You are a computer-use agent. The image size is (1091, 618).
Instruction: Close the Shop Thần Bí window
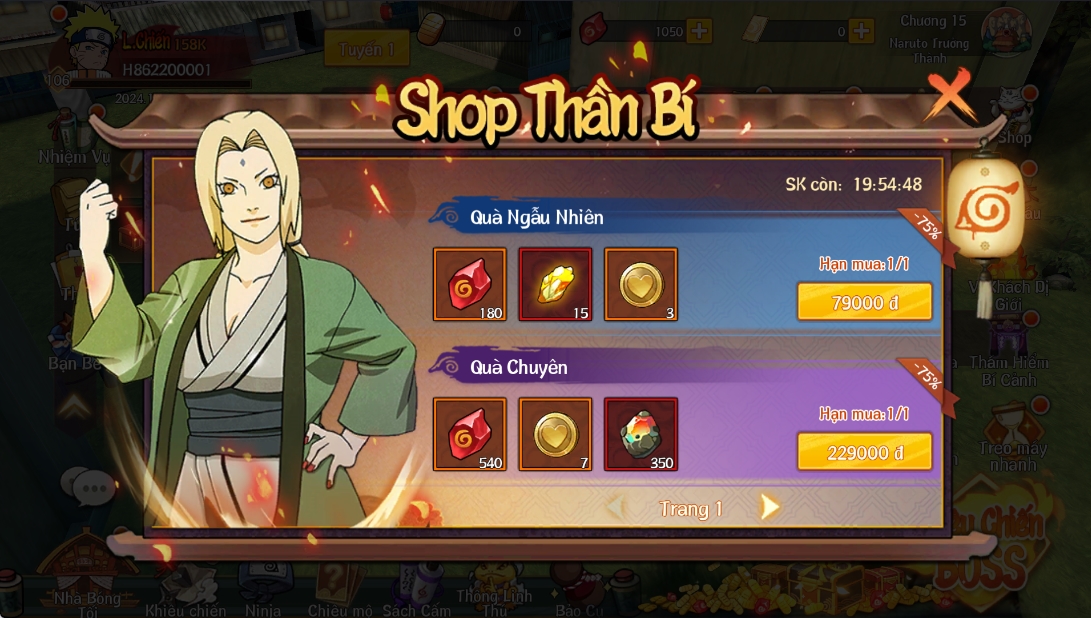(x=949, y=95)
